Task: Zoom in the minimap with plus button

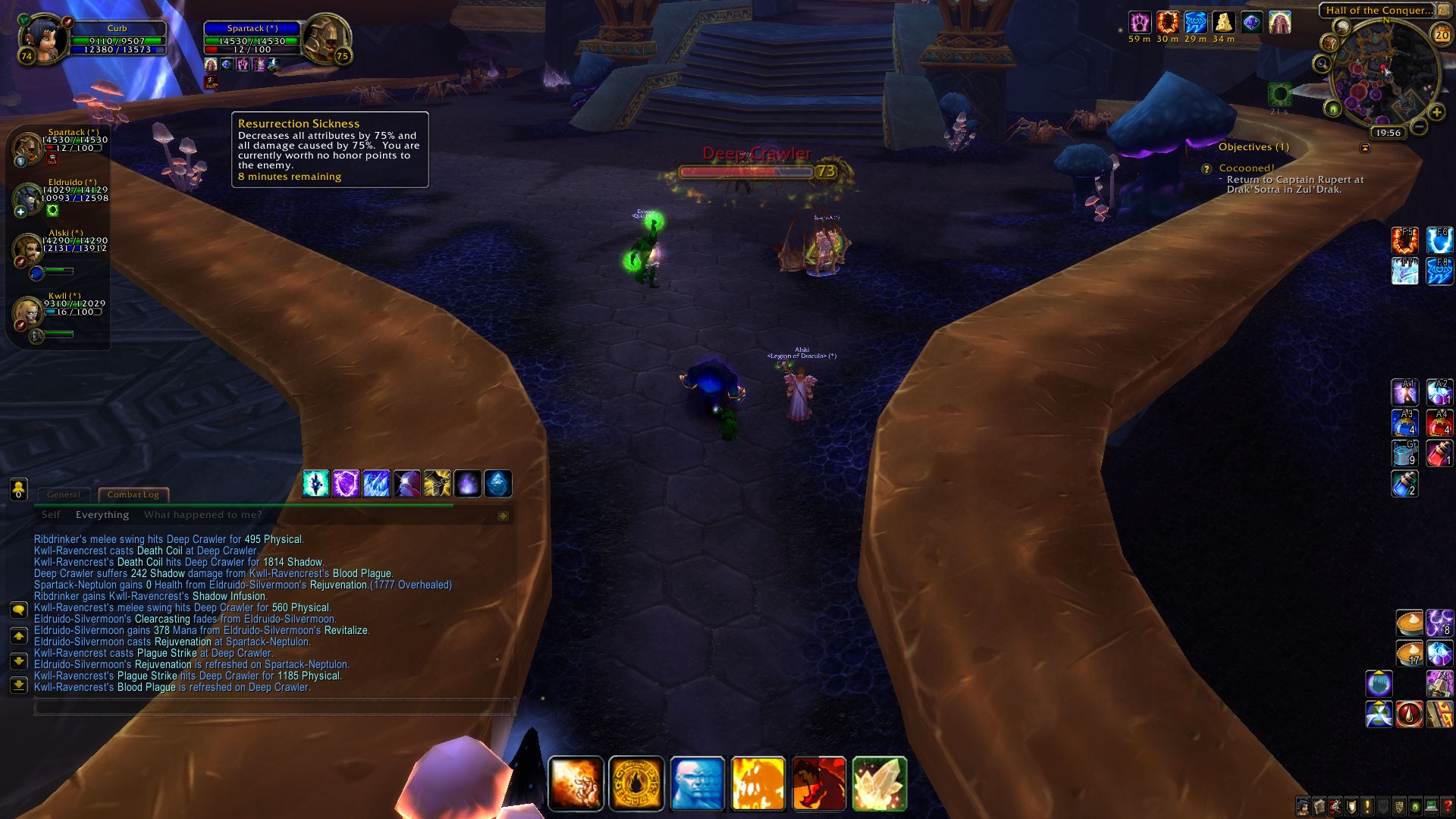Action: pos(1436,113)
